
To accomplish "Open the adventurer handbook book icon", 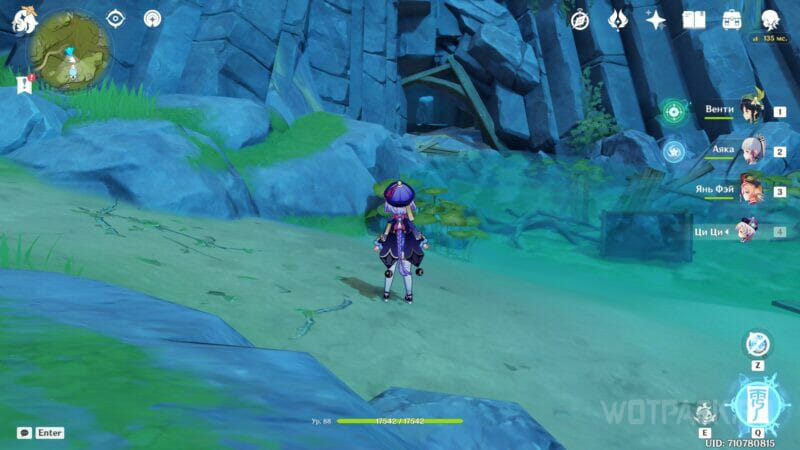I will click(693, 20).
